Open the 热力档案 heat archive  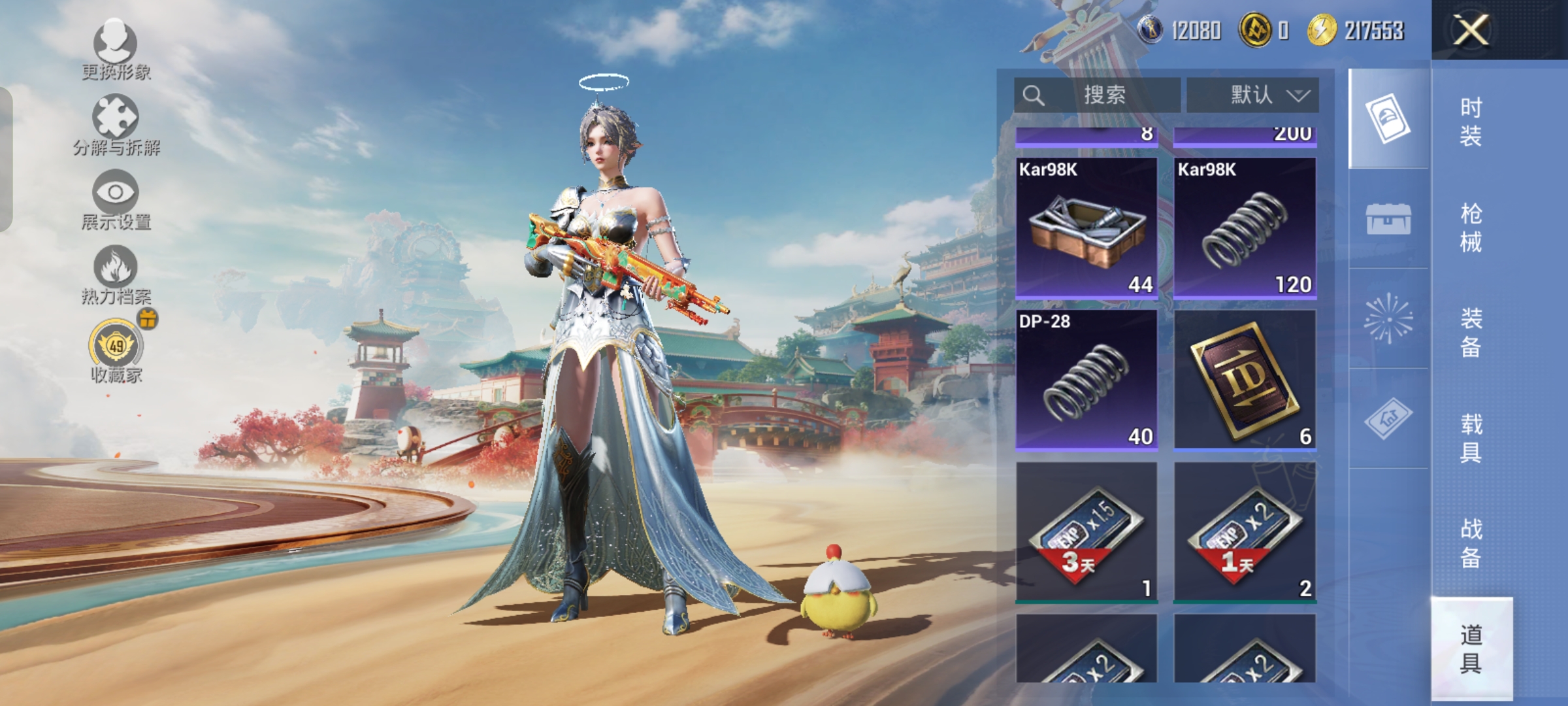[x=116, y=275]
